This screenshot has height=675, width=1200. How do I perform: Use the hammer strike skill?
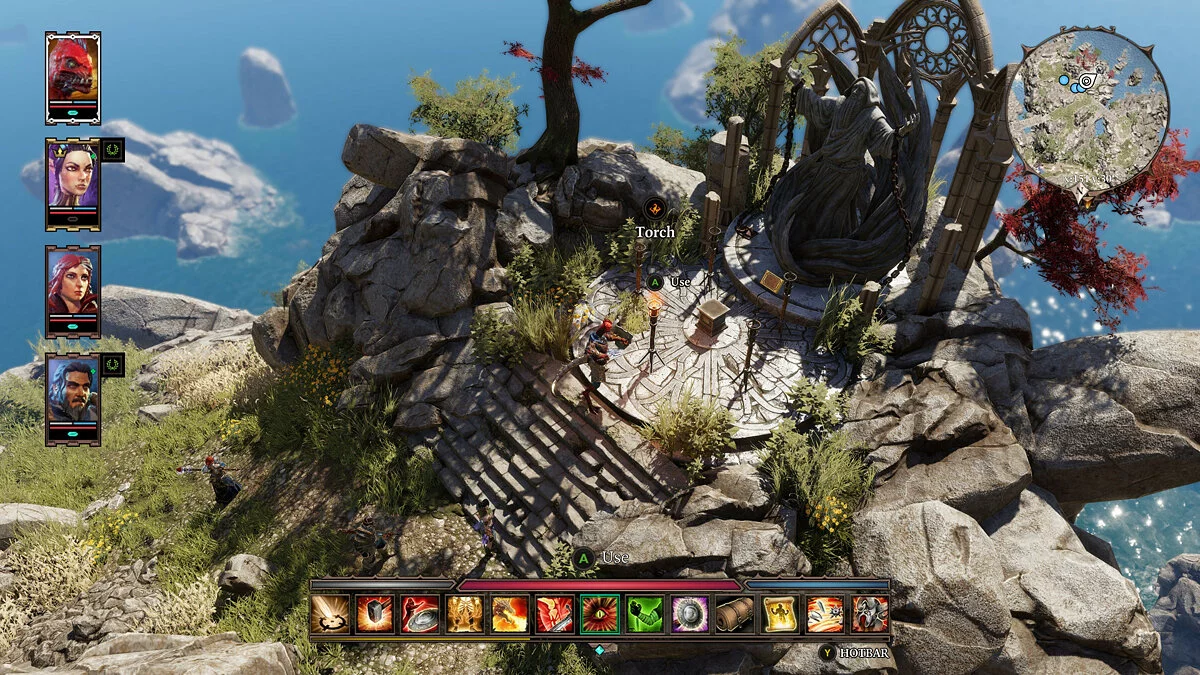(375, 614)
